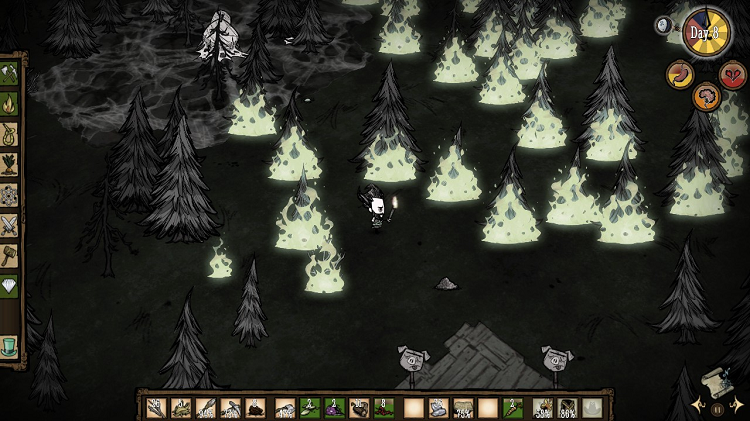
Task: Rotate camera with the right arrow
Action: pos(738,406)
